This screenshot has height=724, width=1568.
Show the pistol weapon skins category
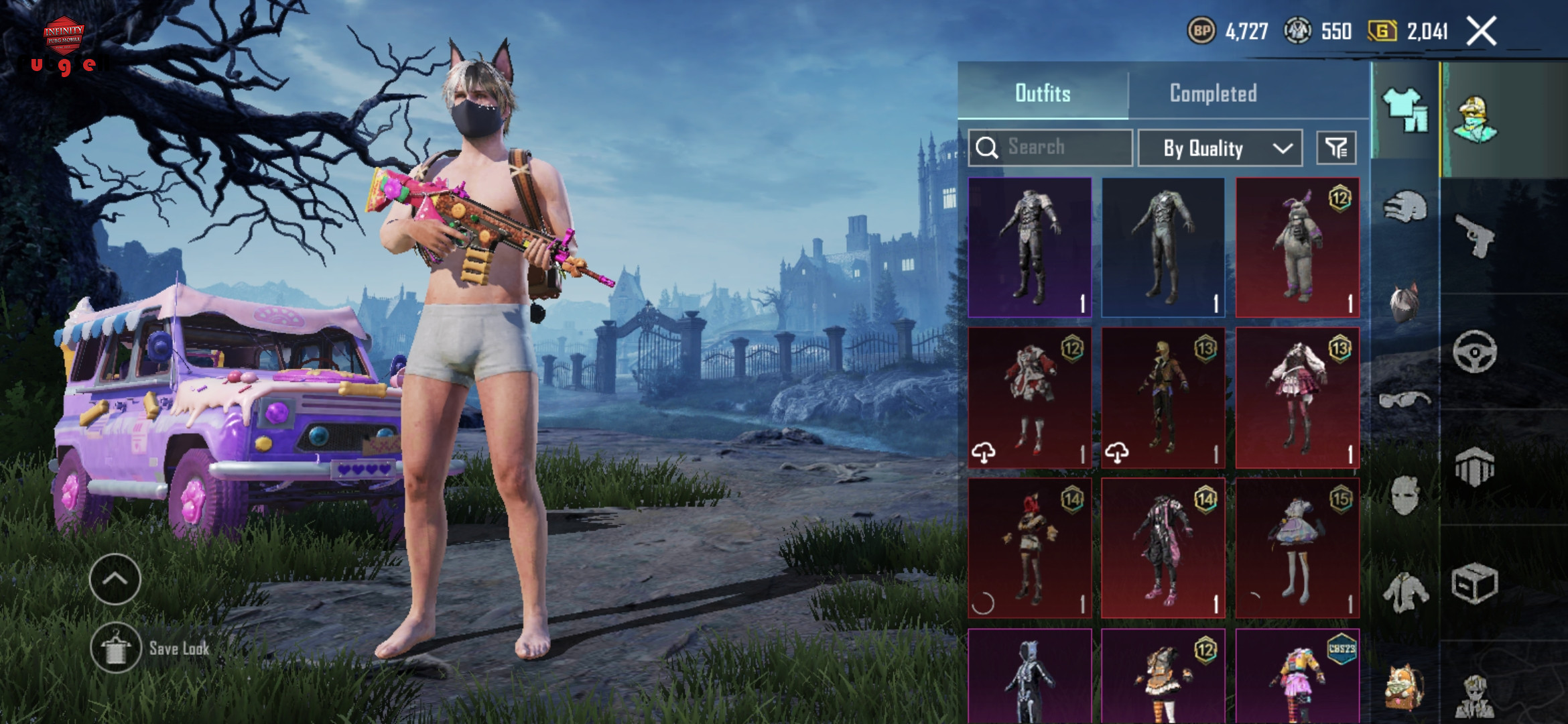pos(1475,236)
